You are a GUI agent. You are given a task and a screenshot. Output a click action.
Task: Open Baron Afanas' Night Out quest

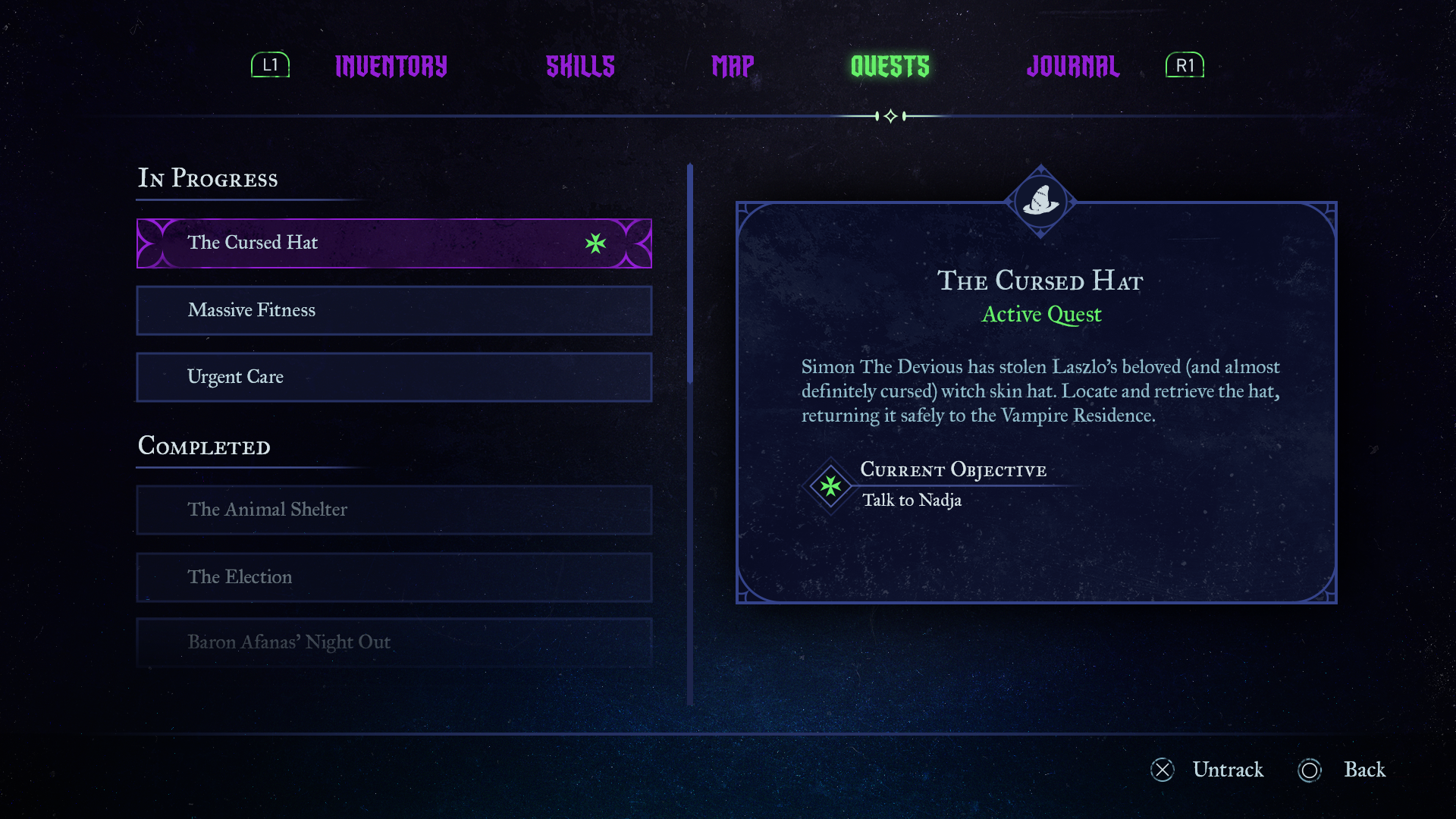[394, 642]
